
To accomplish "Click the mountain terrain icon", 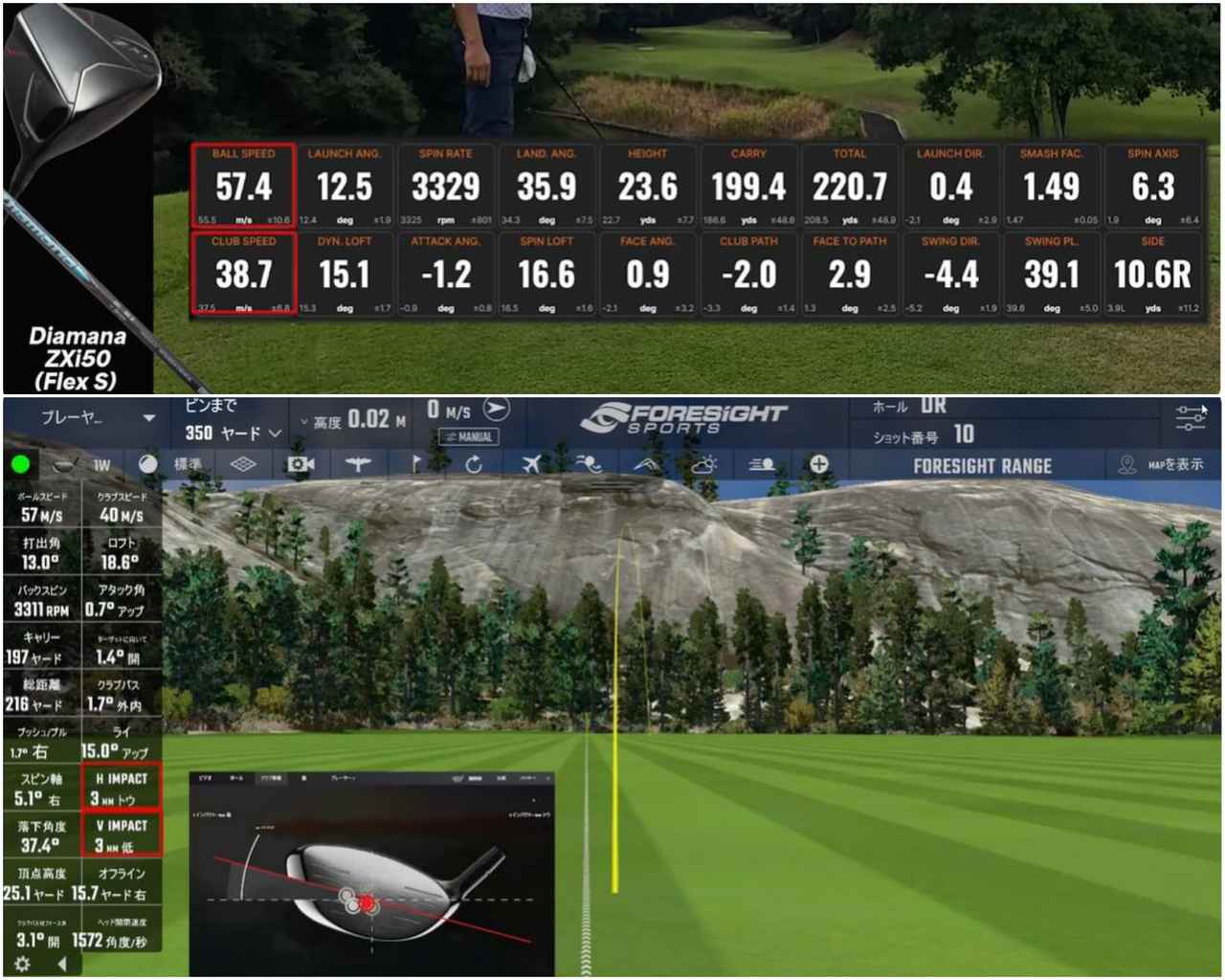I will 647,465.
